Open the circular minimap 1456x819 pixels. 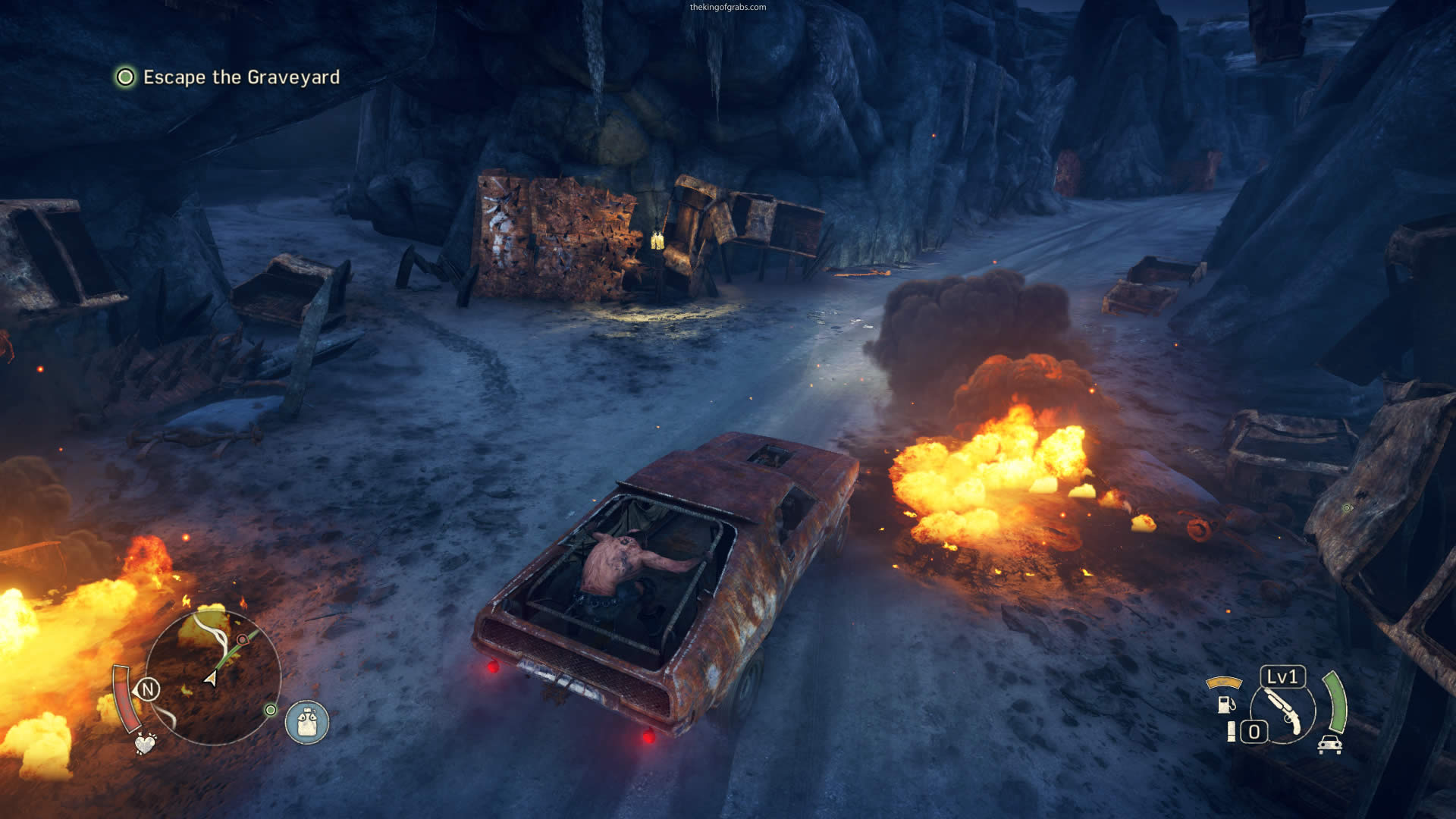click(212, 677)
